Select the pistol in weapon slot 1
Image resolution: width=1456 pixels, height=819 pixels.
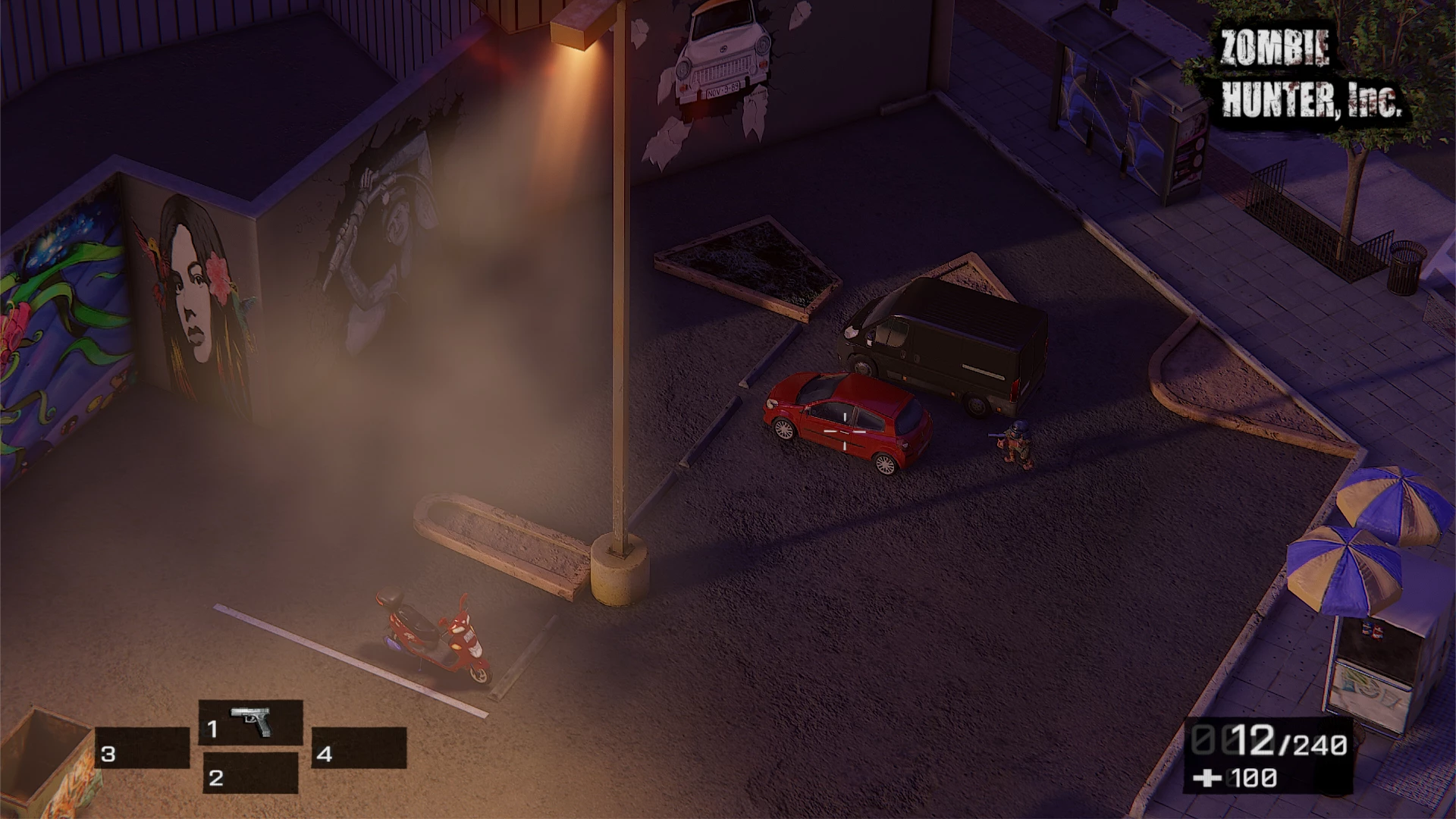251,722
